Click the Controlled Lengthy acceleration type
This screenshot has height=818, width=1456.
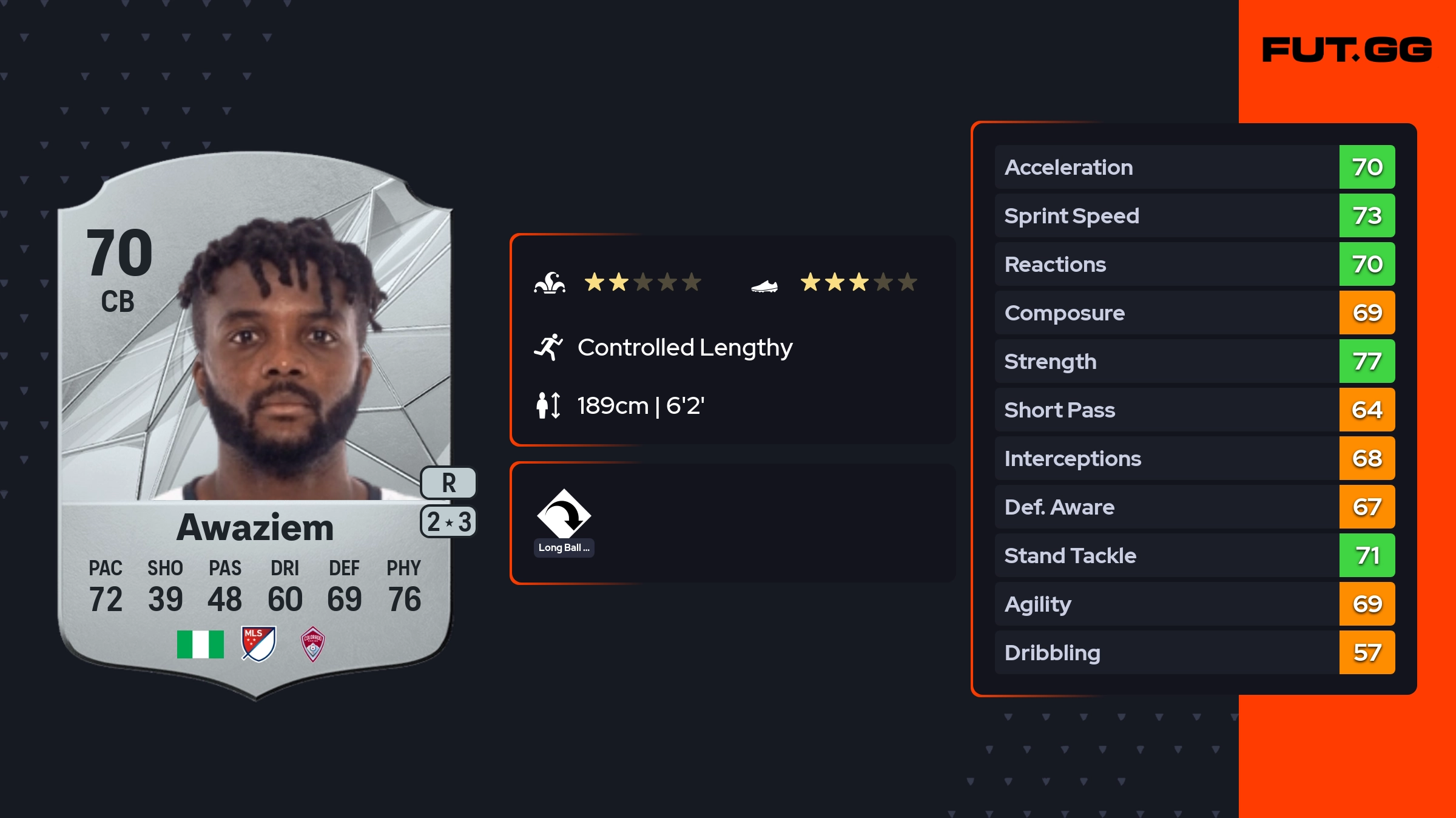(684, 348)
